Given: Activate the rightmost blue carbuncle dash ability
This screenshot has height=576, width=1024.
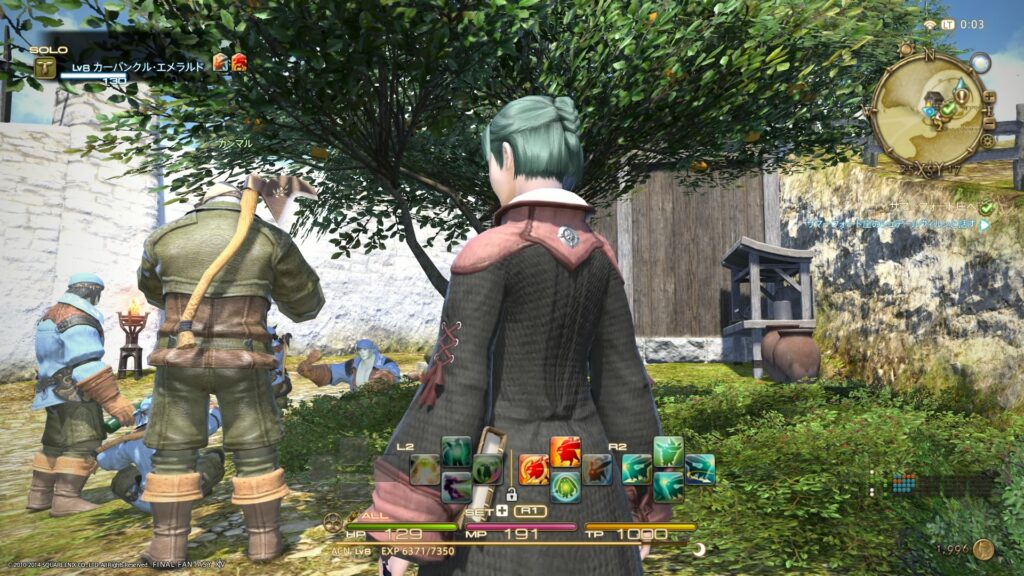Looking at the screenshot, I should click(700, 469).
